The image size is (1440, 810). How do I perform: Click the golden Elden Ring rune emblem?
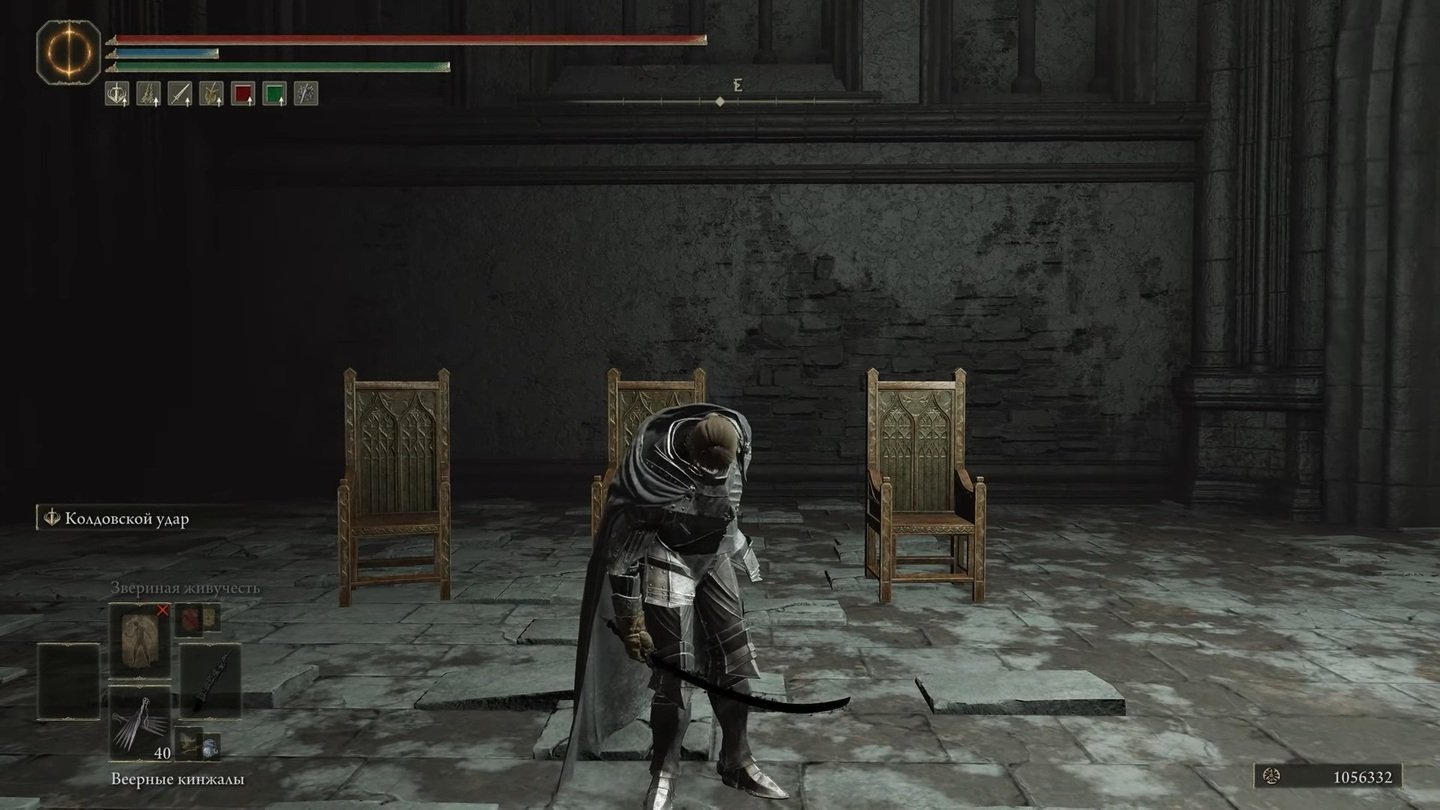[68, 52]
